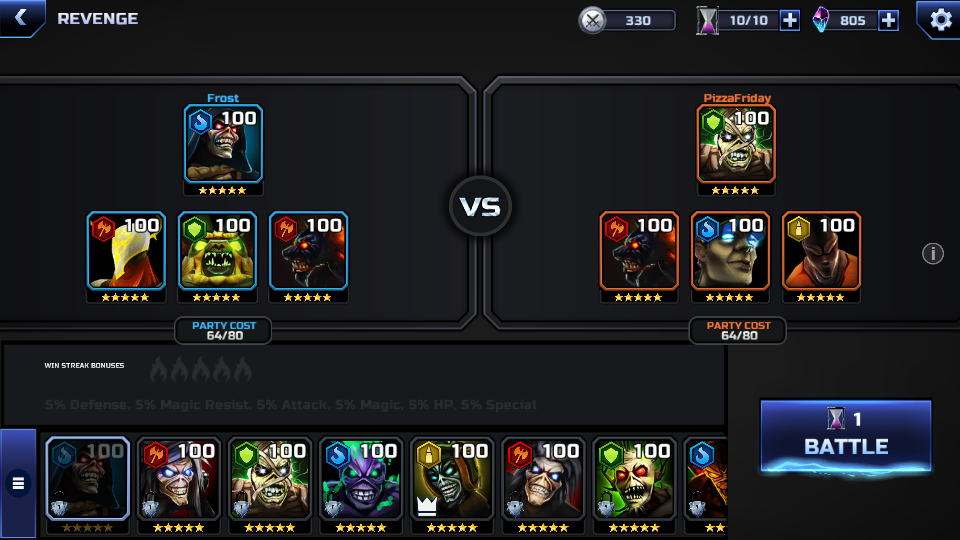Inspect PizzaFriday's orange-suited prisoner character

click(x=821, y=251)
